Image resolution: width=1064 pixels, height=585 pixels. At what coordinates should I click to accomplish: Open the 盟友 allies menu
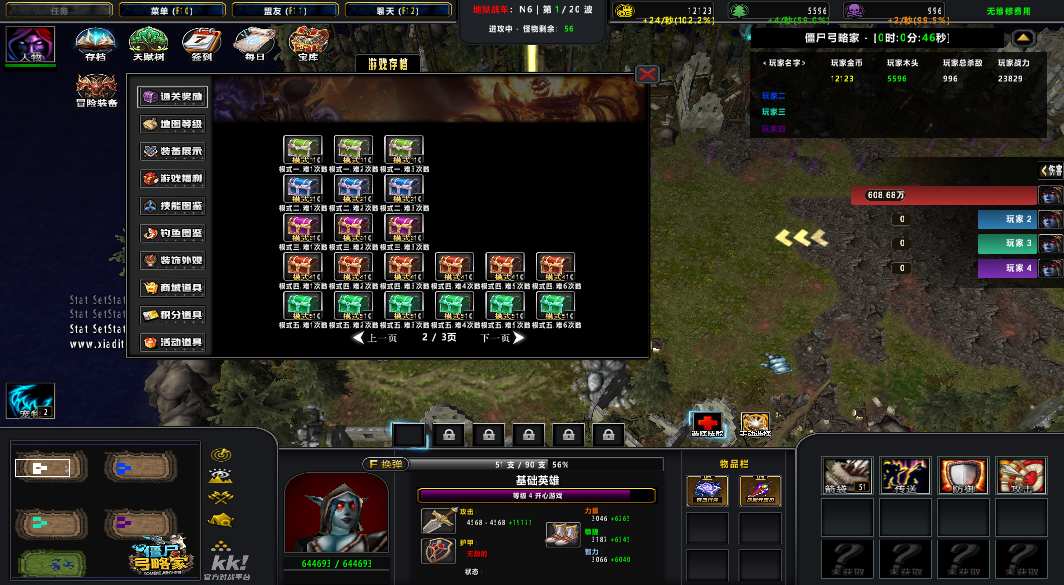(x=285, y=10)
